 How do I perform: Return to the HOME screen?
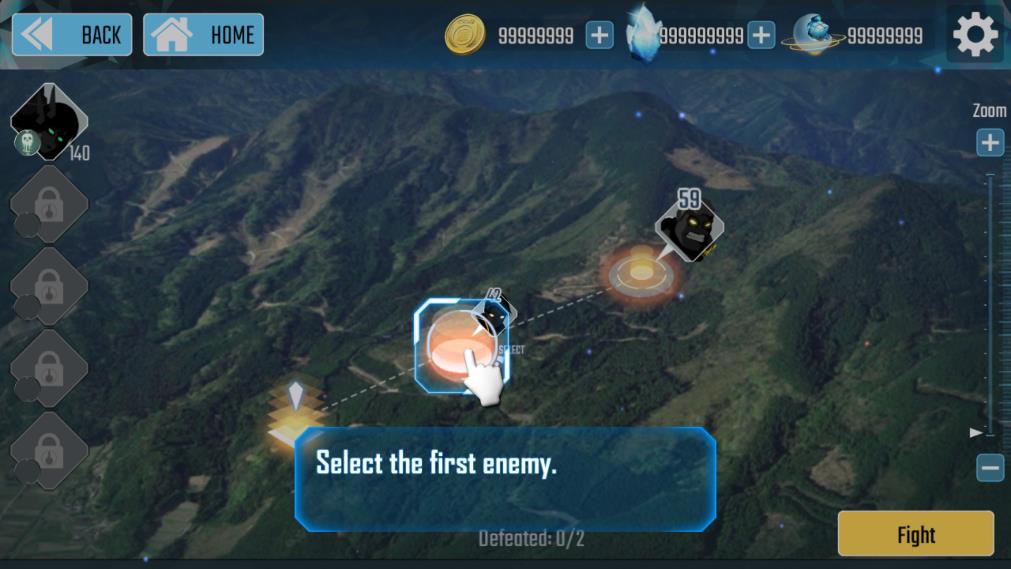[x=204, y=35]
